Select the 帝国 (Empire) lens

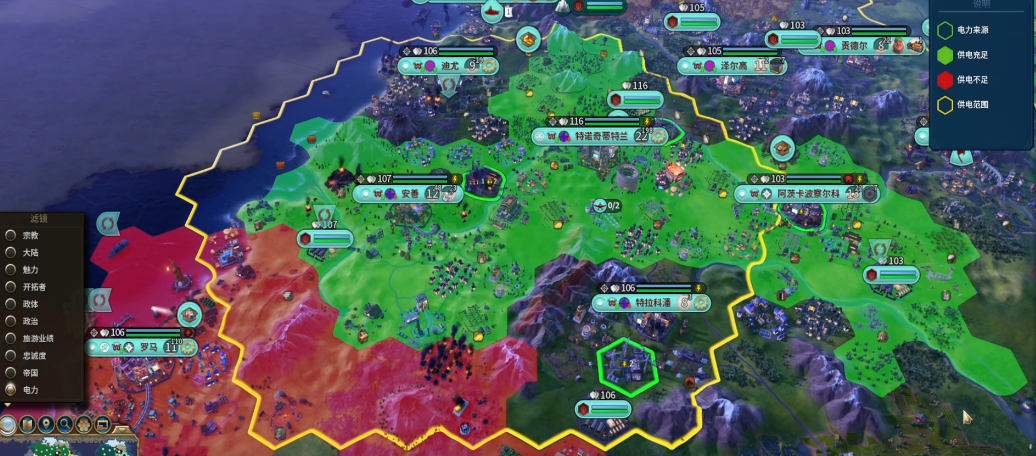(12, 372)
